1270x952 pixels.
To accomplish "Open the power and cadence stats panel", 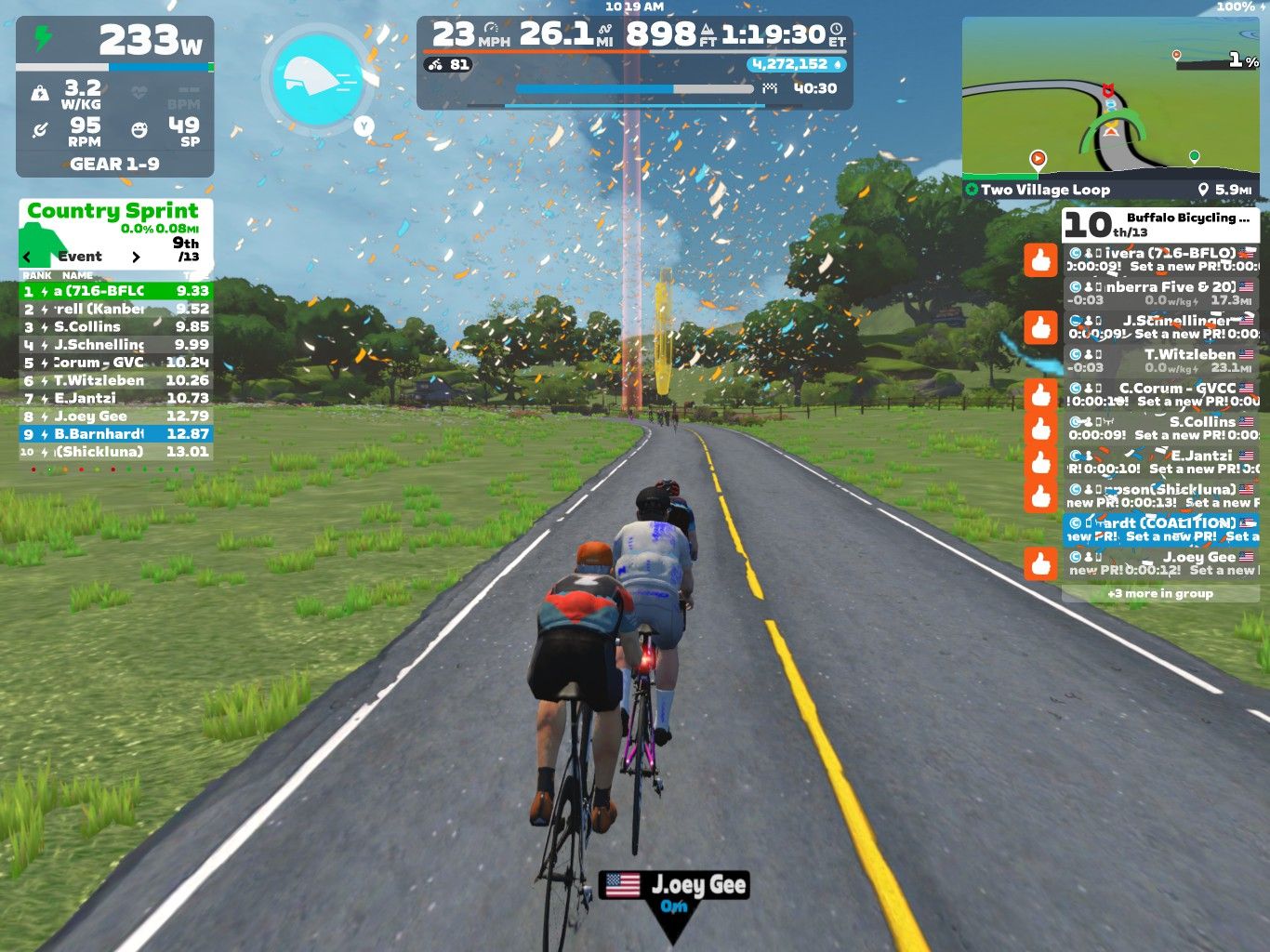I will [x=115, y=97].
